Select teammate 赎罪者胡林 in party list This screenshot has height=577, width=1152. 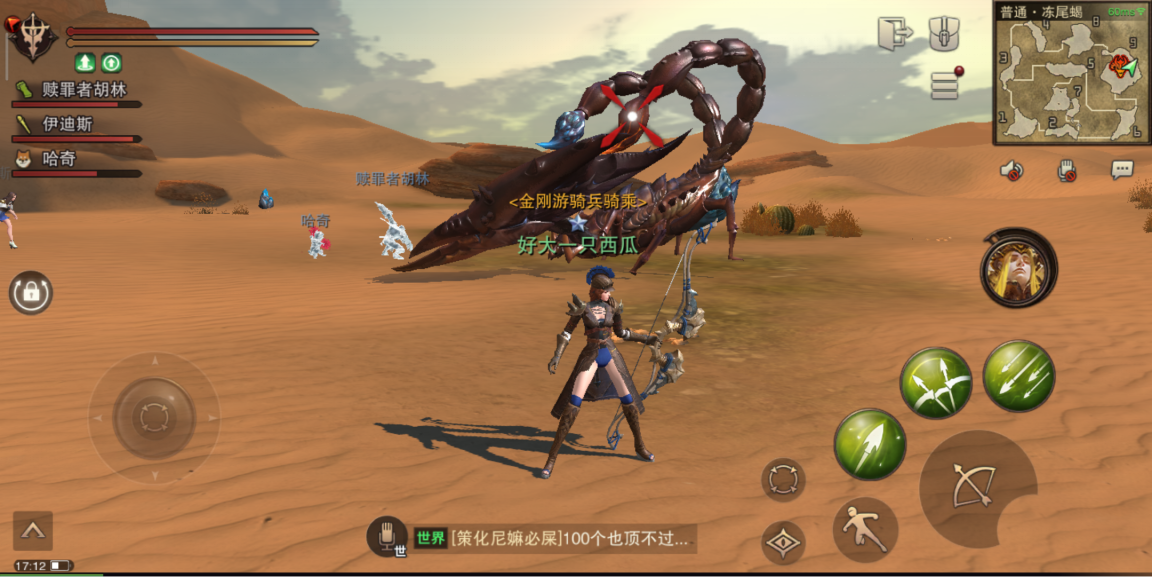click(76, 91)
